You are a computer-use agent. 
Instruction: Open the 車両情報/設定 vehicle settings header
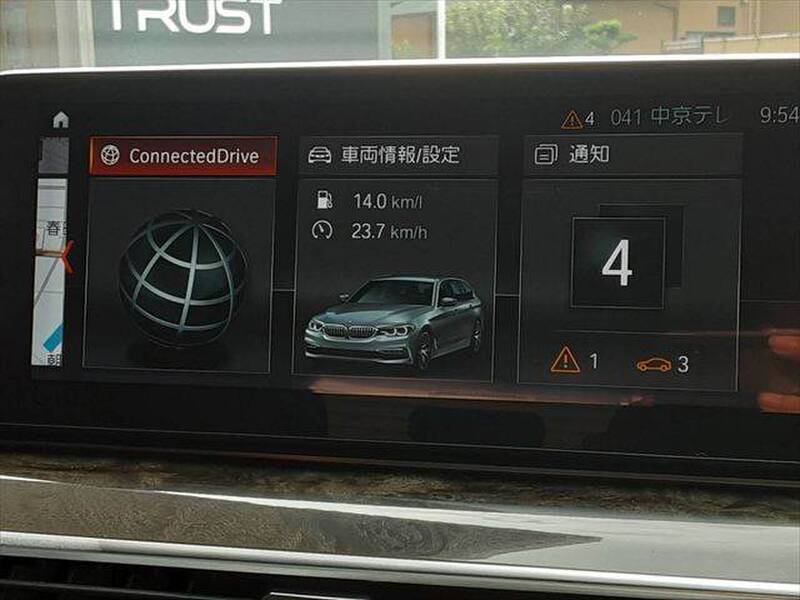(x=398, y=155)
